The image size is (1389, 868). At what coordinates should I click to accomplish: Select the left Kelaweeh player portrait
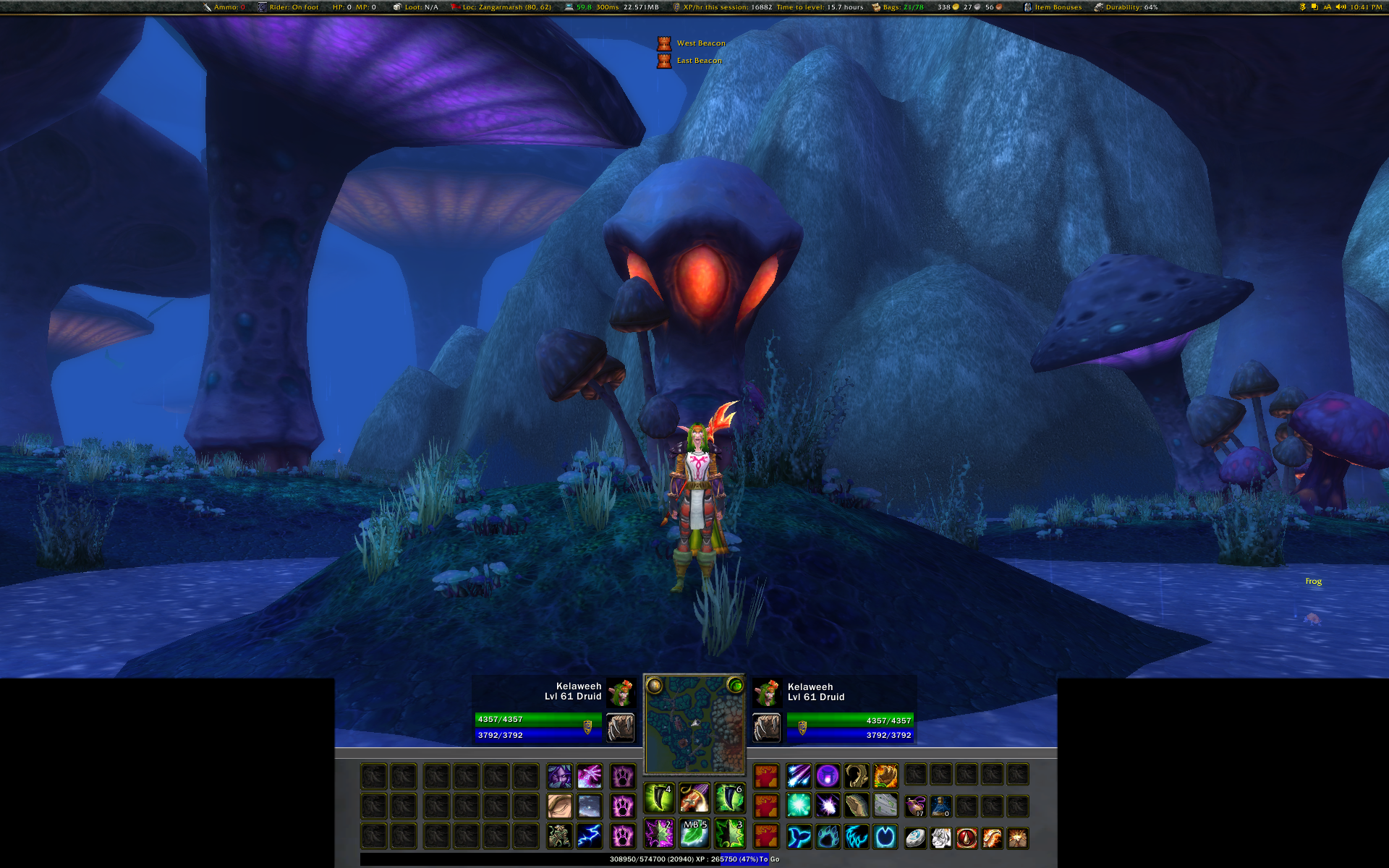(621, 692)
